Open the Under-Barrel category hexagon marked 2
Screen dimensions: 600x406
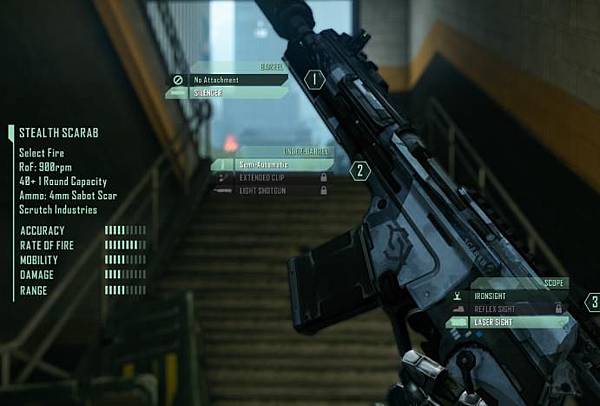360,171
